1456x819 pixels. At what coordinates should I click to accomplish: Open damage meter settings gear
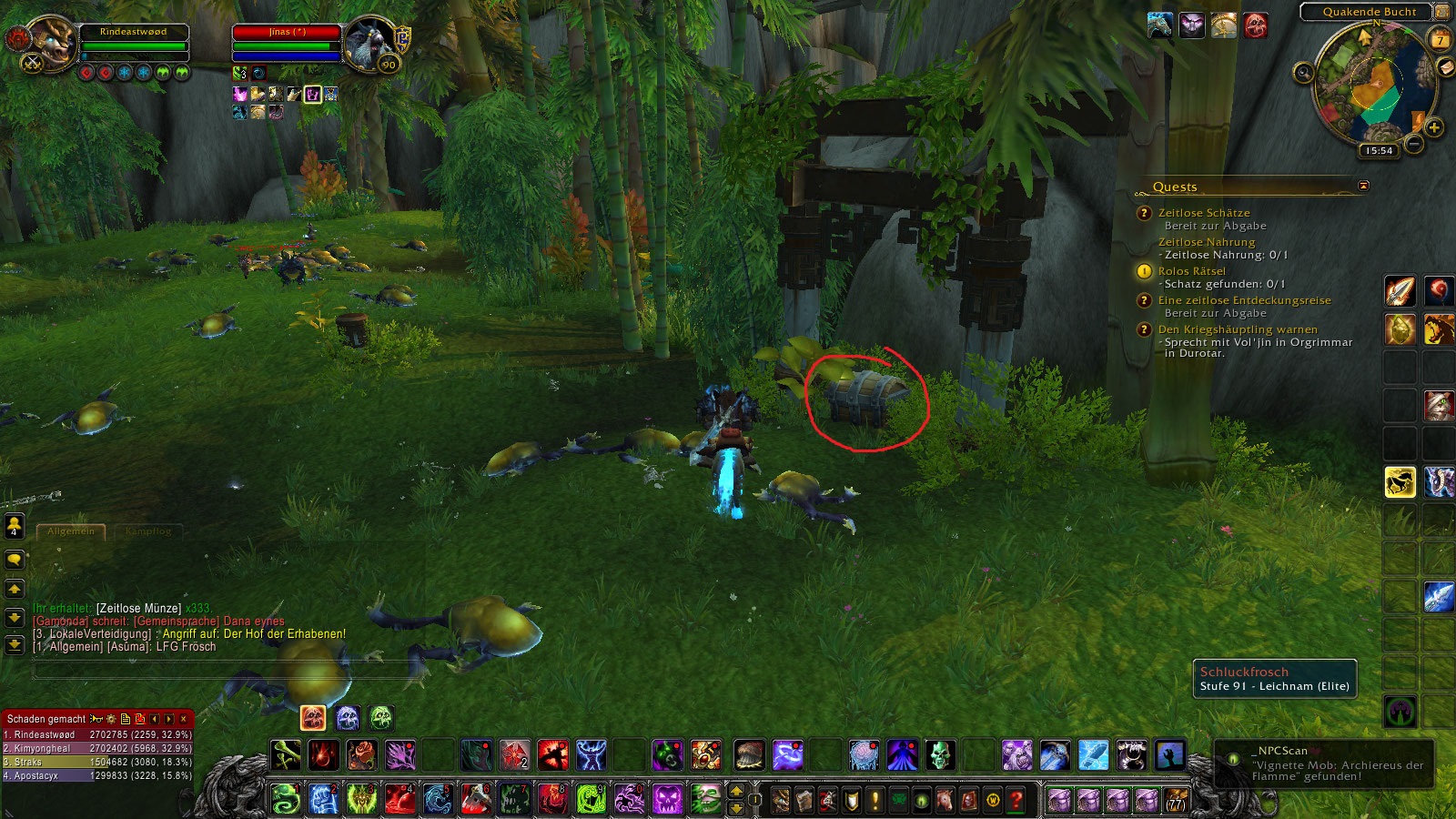pos(111,719)
